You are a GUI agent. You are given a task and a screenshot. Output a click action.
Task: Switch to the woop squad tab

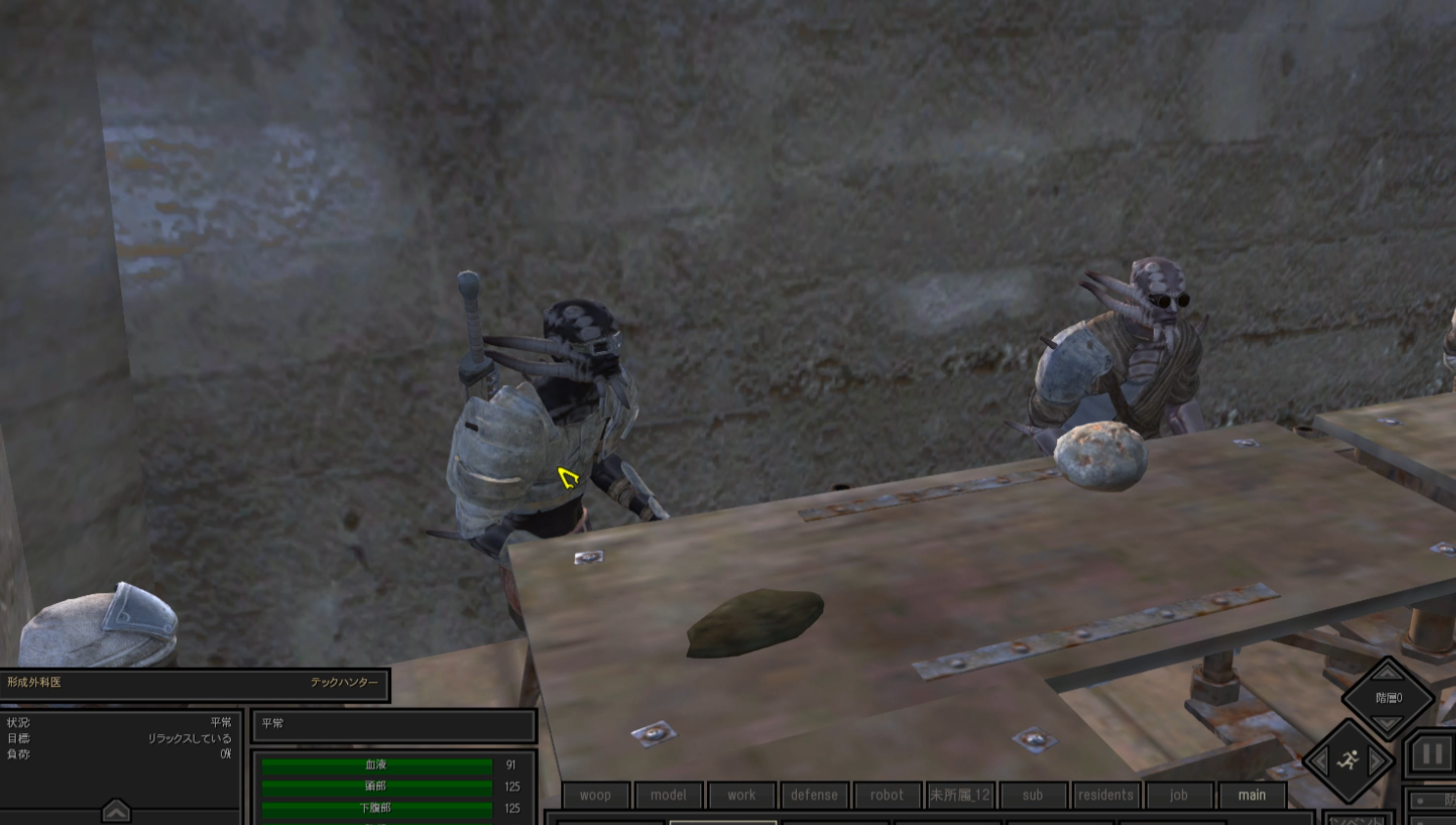(595, 795)
